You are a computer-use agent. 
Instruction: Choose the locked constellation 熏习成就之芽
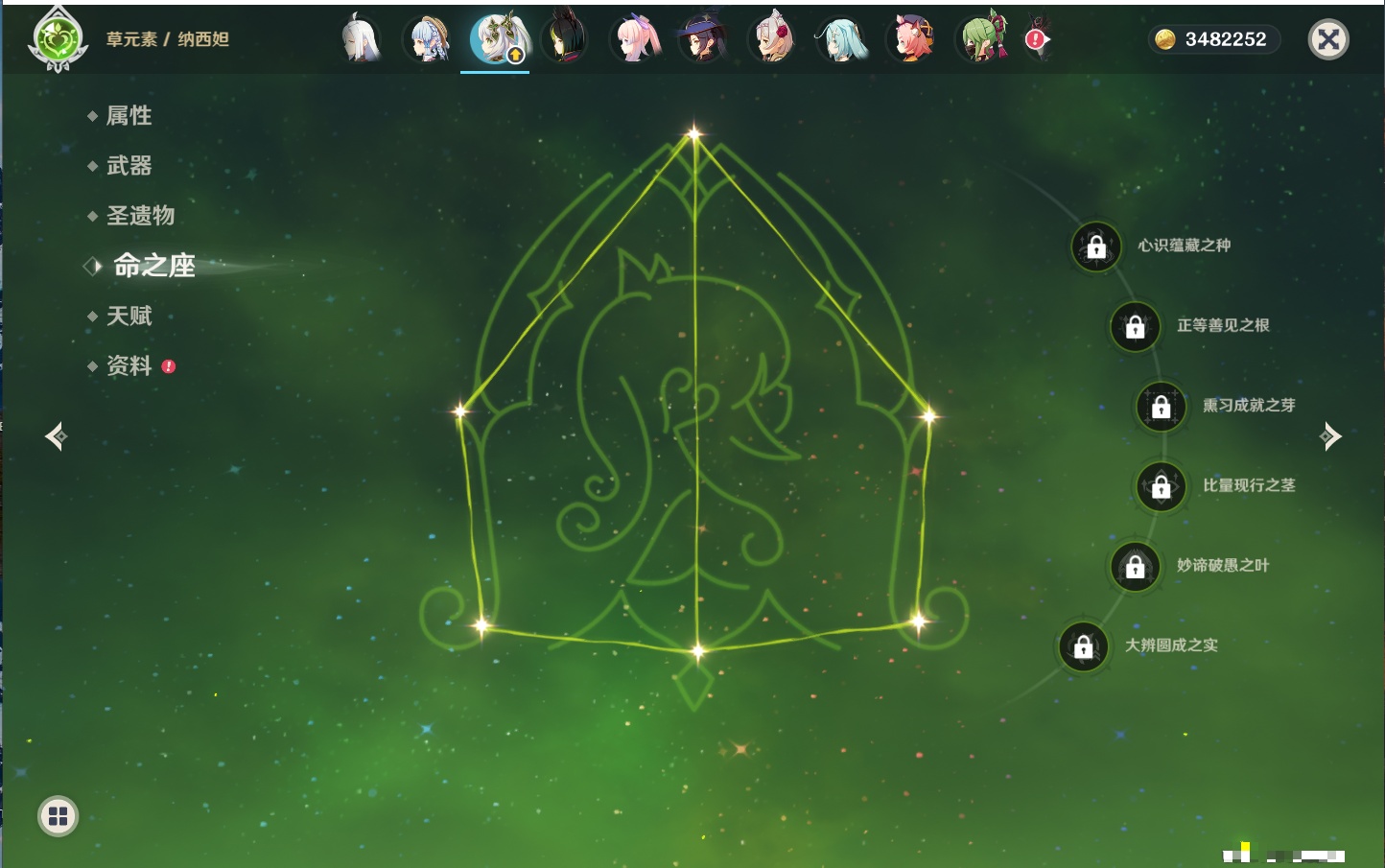coord(1162,407)
